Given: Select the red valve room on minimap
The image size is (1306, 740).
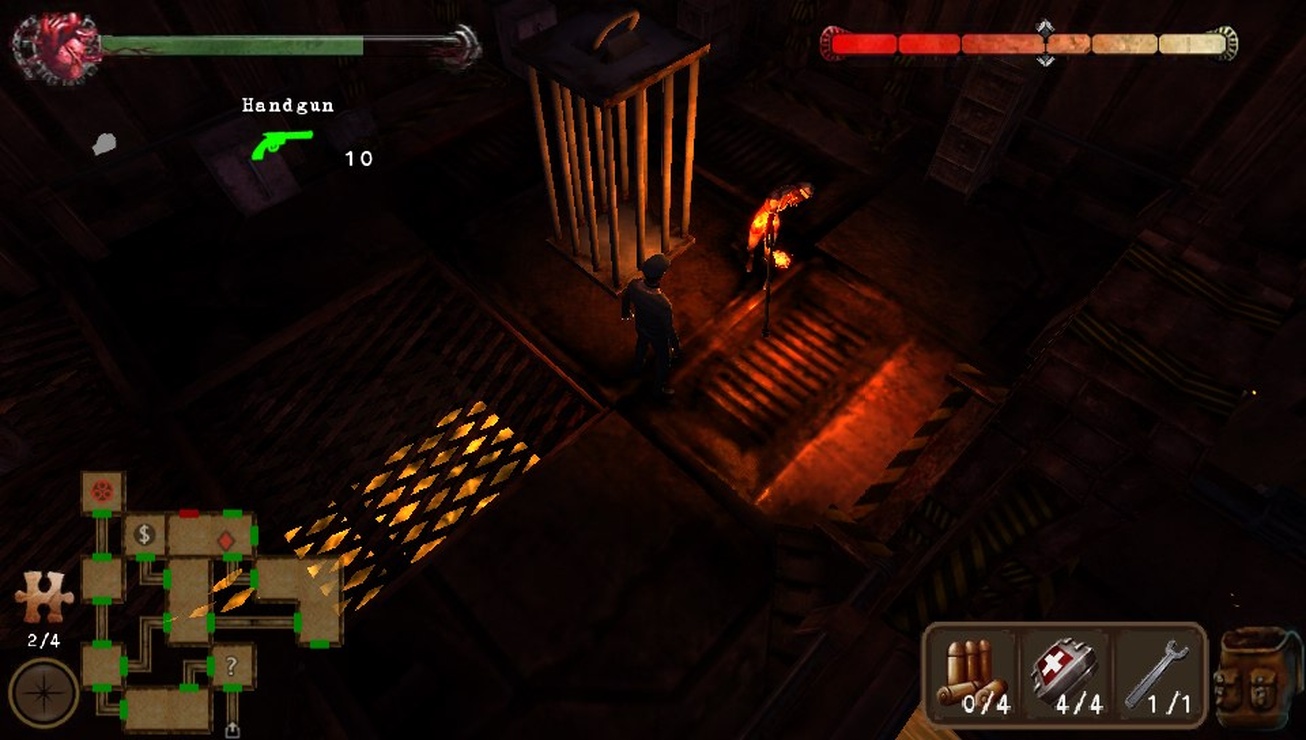Looking at the screenshot, I should [x=102, y=491].
